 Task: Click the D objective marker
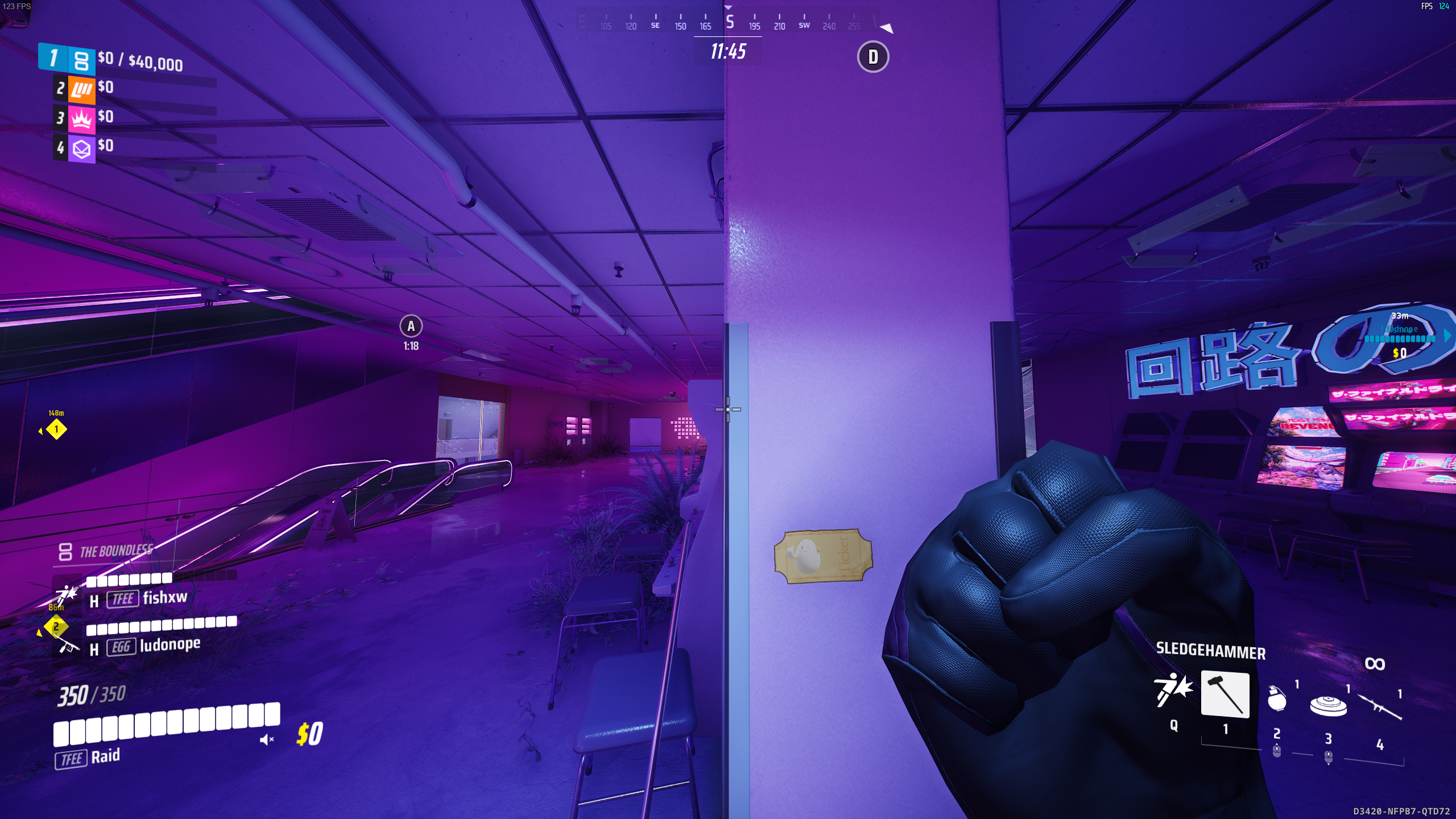[872, 57]
